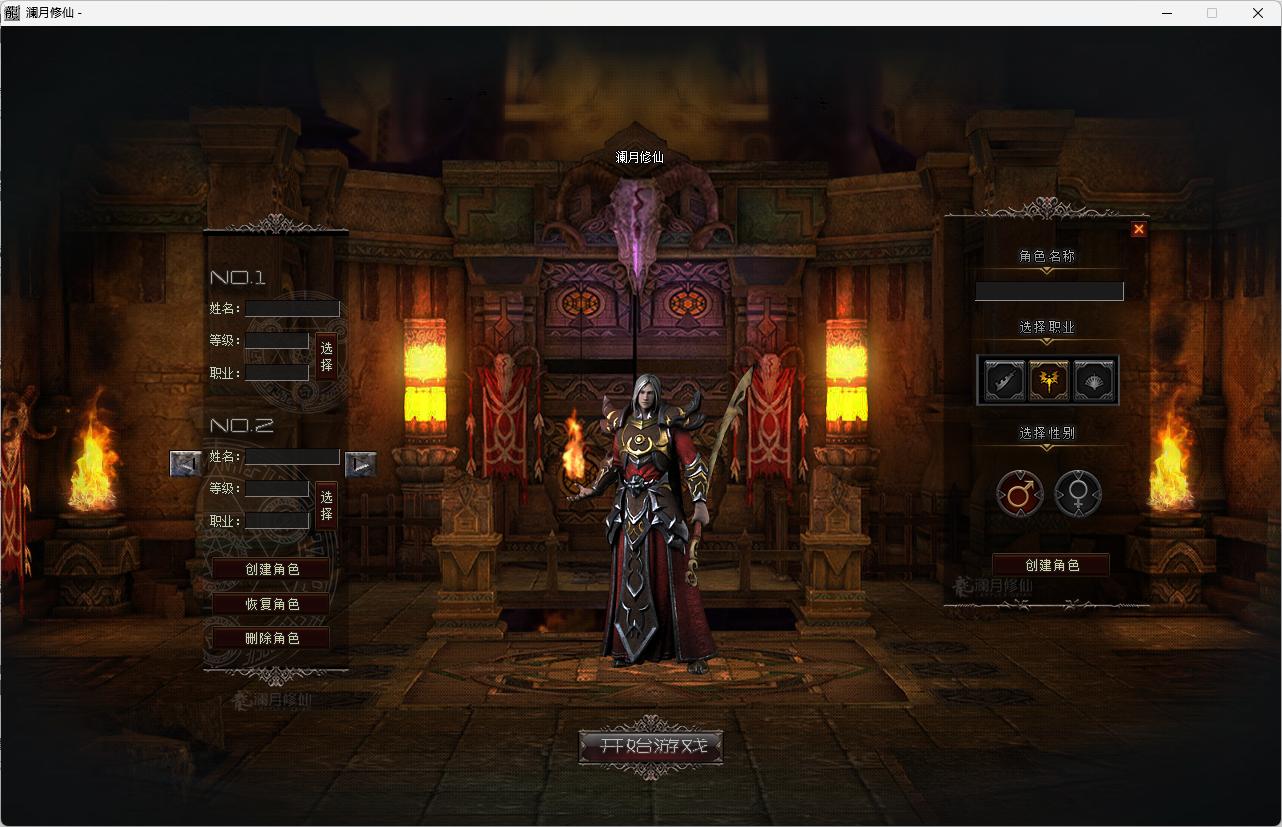Select the NO.1 character slot 选择 button

pyautogui.click(x=326, y=357)
